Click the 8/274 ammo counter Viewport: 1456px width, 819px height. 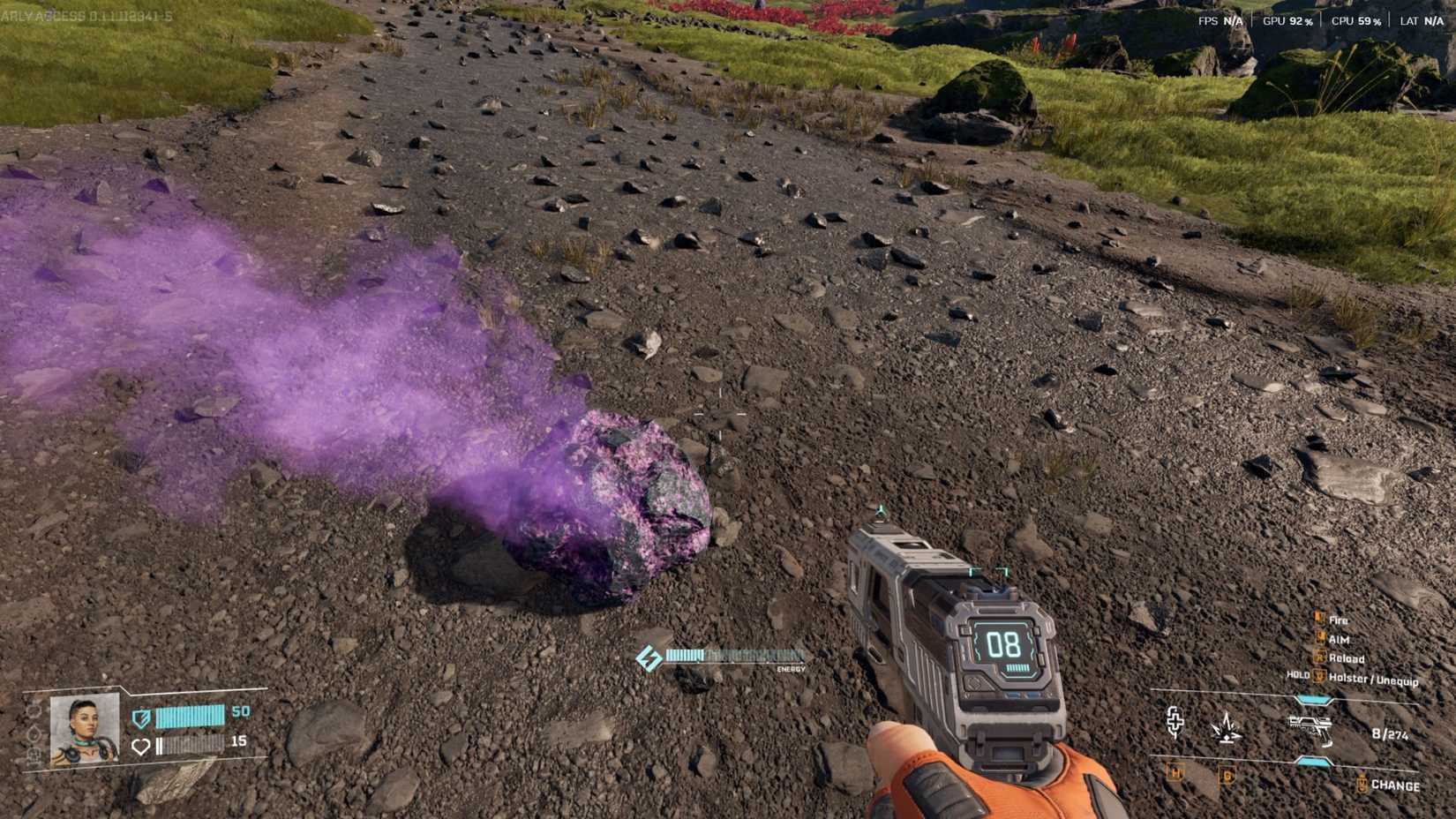point(1389,733)
